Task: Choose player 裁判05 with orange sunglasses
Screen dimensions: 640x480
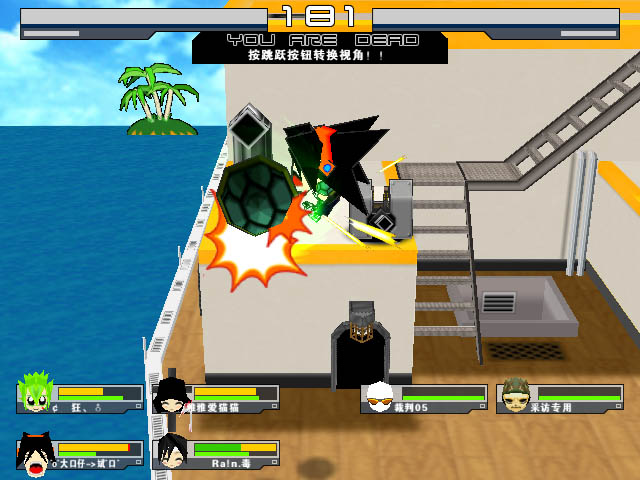Action: coord(380,398)
